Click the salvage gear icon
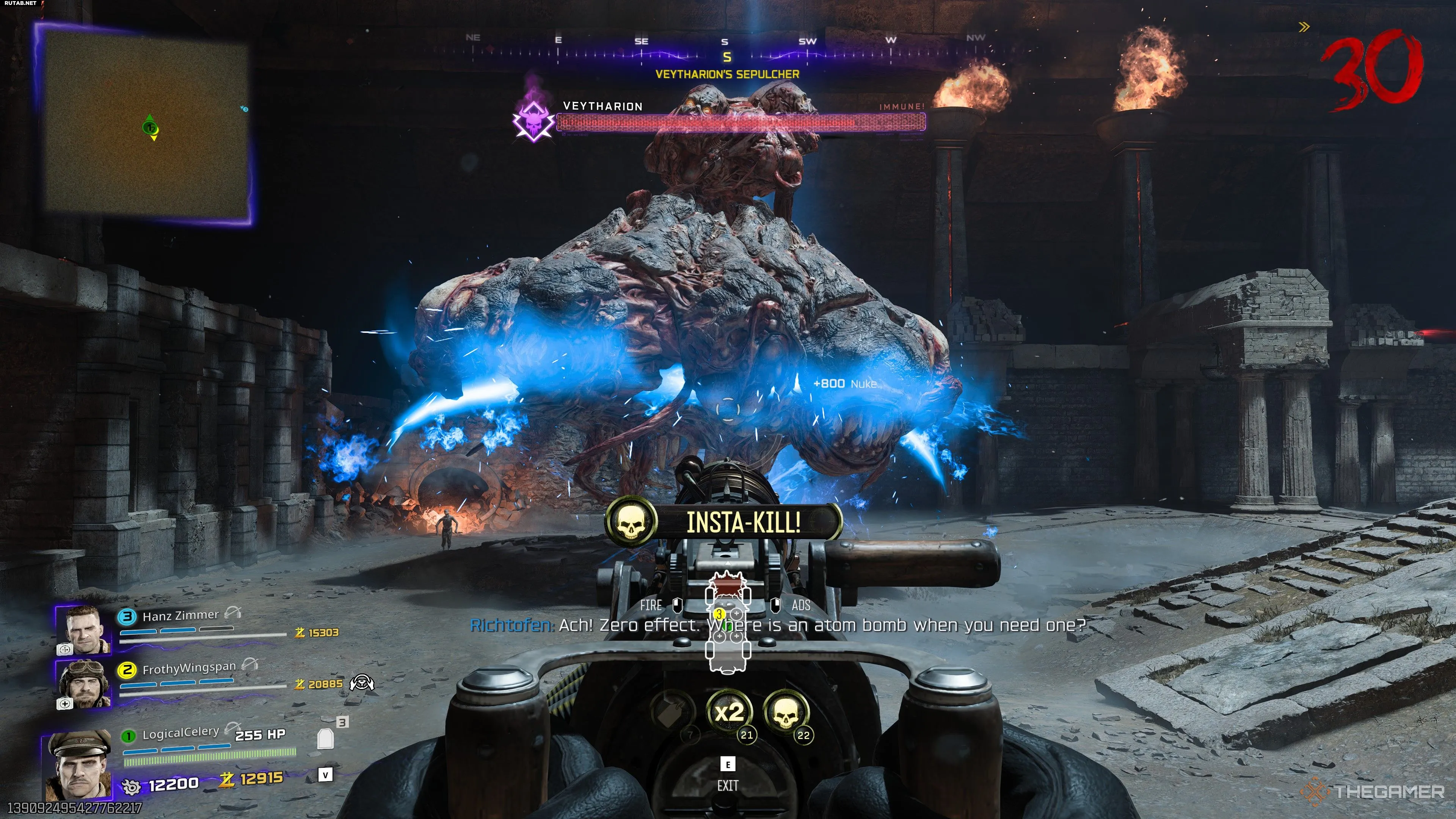The image size is (1456, 819). pos(131,786)
